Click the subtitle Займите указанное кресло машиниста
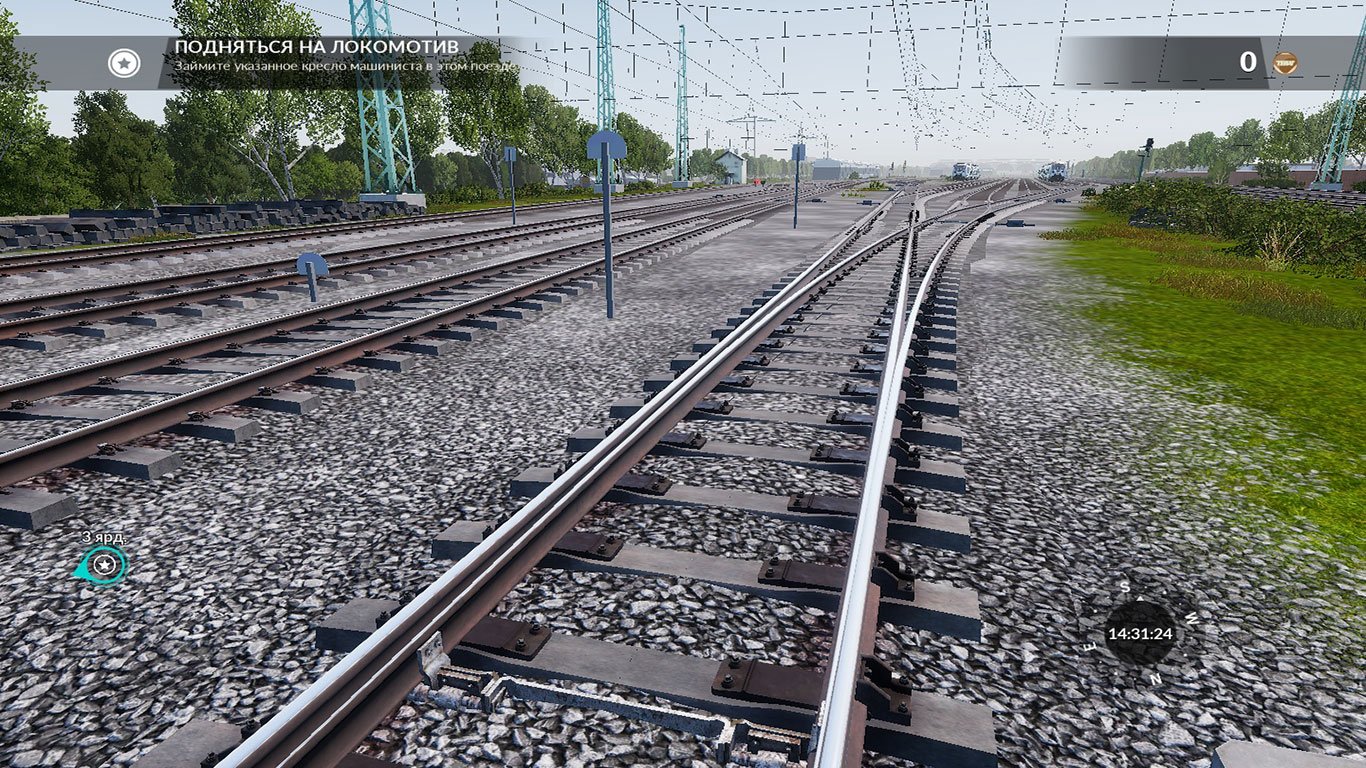Screen dimensions: 1366x768 click(345, 63)
